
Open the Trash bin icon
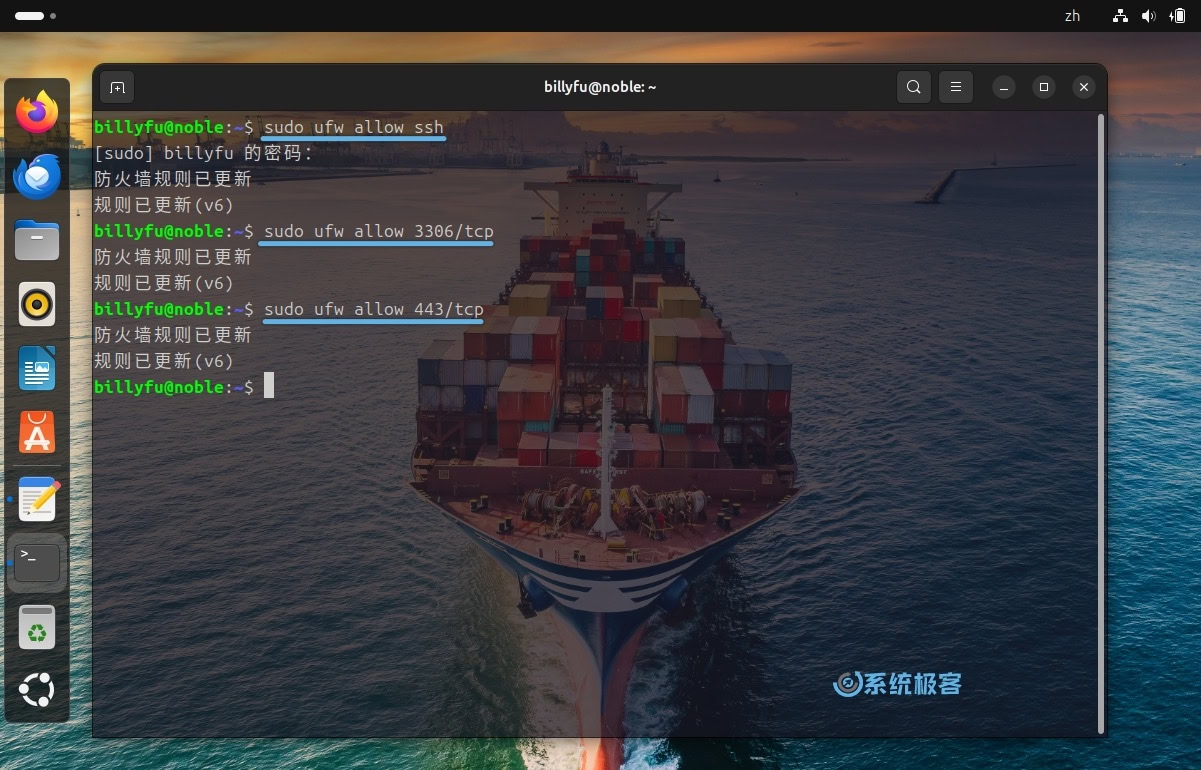click(x=37, y=627)
